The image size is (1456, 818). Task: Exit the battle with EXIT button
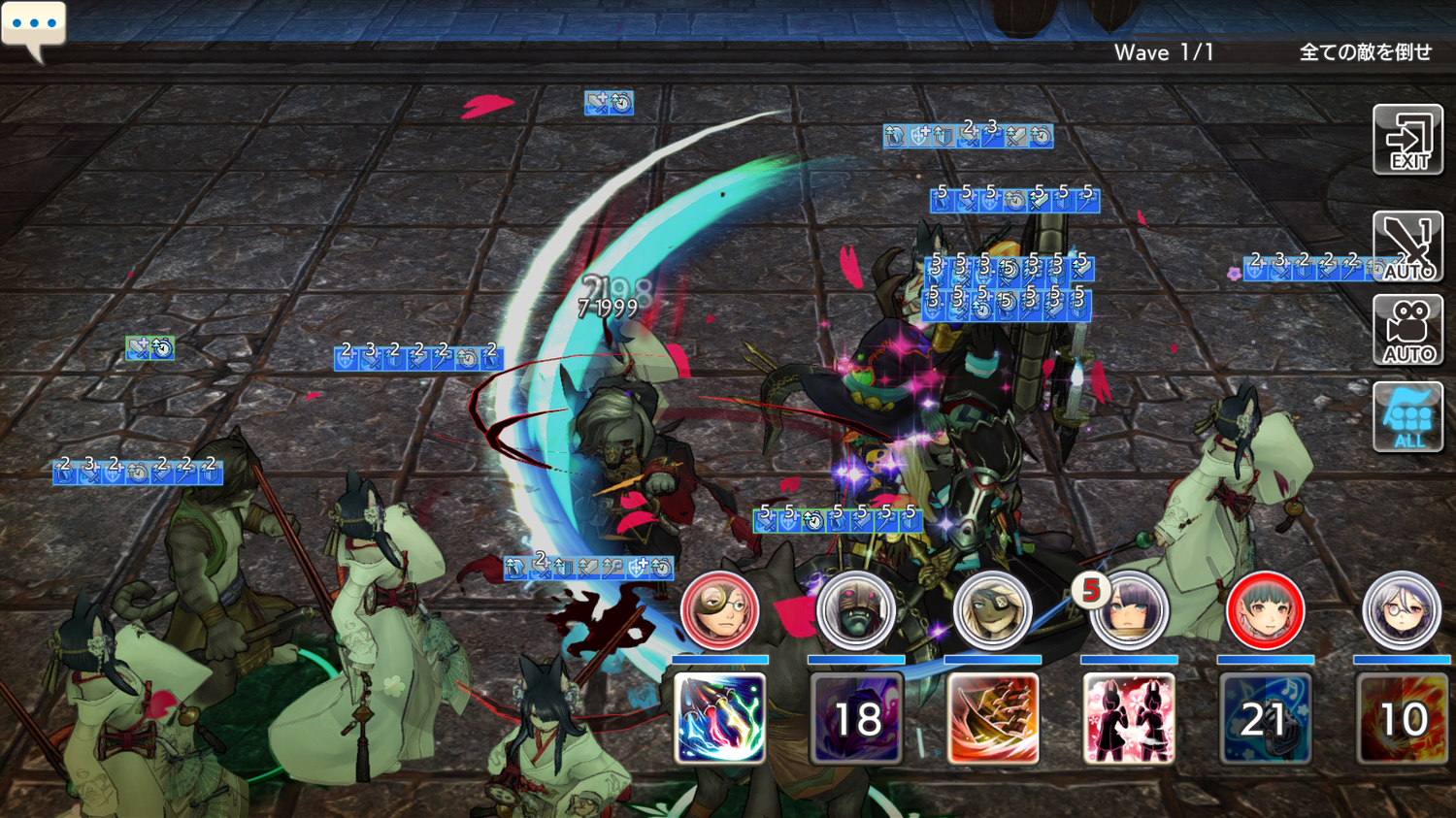click(x=1407, y=141)
